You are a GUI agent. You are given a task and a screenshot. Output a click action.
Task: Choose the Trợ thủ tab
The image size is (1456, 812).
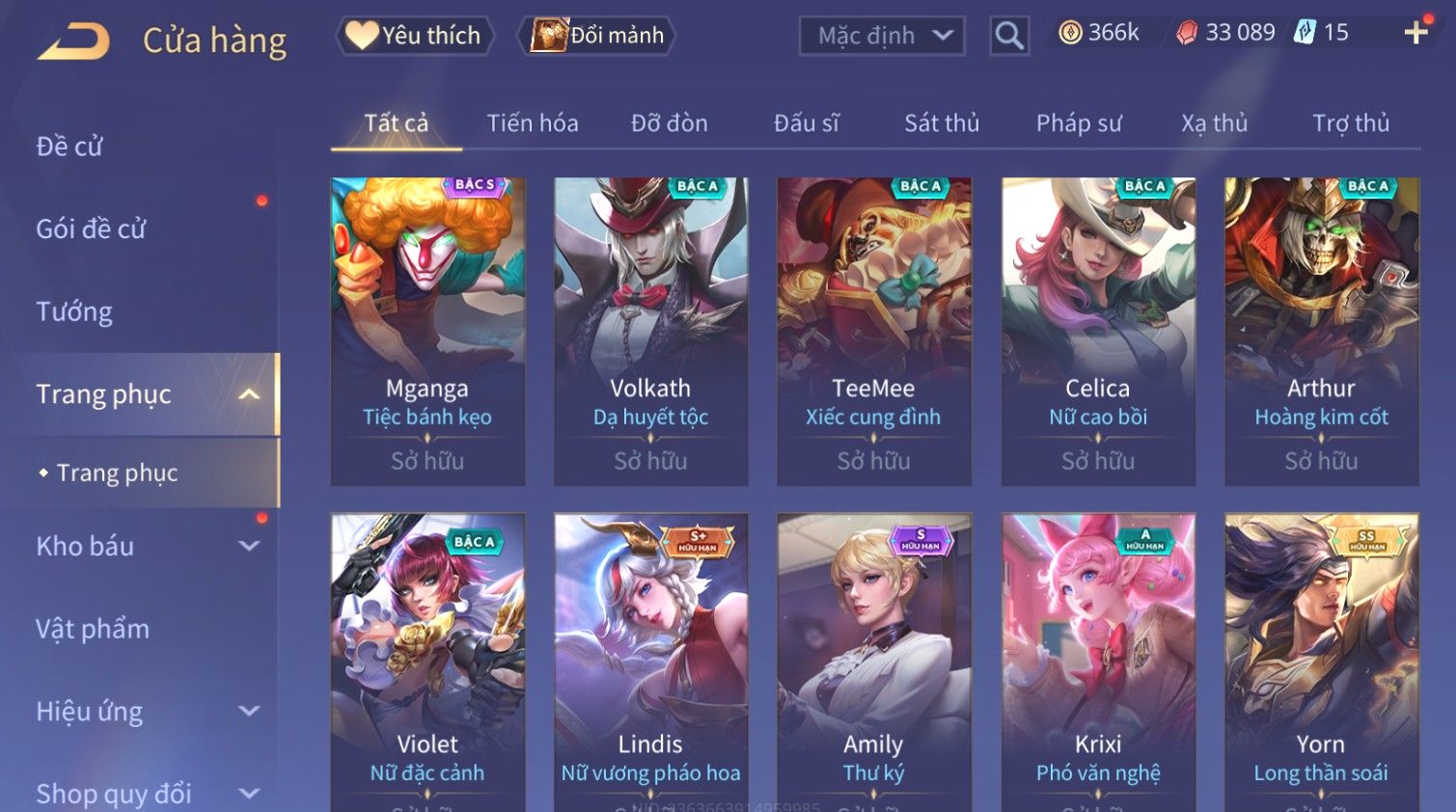[x=1350, y=123]
